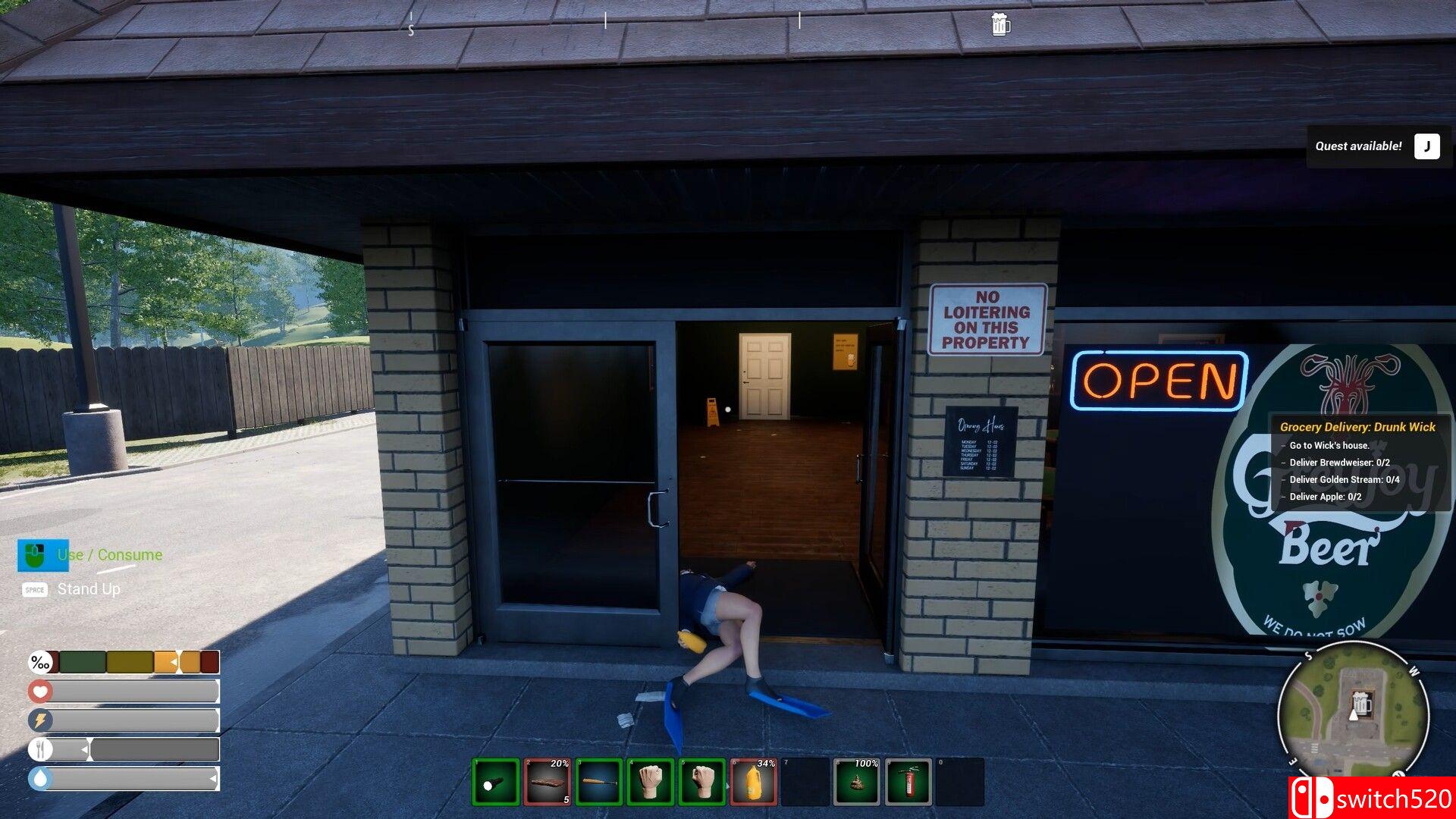Click the lightning bolt energy icon

coord(40,720)
